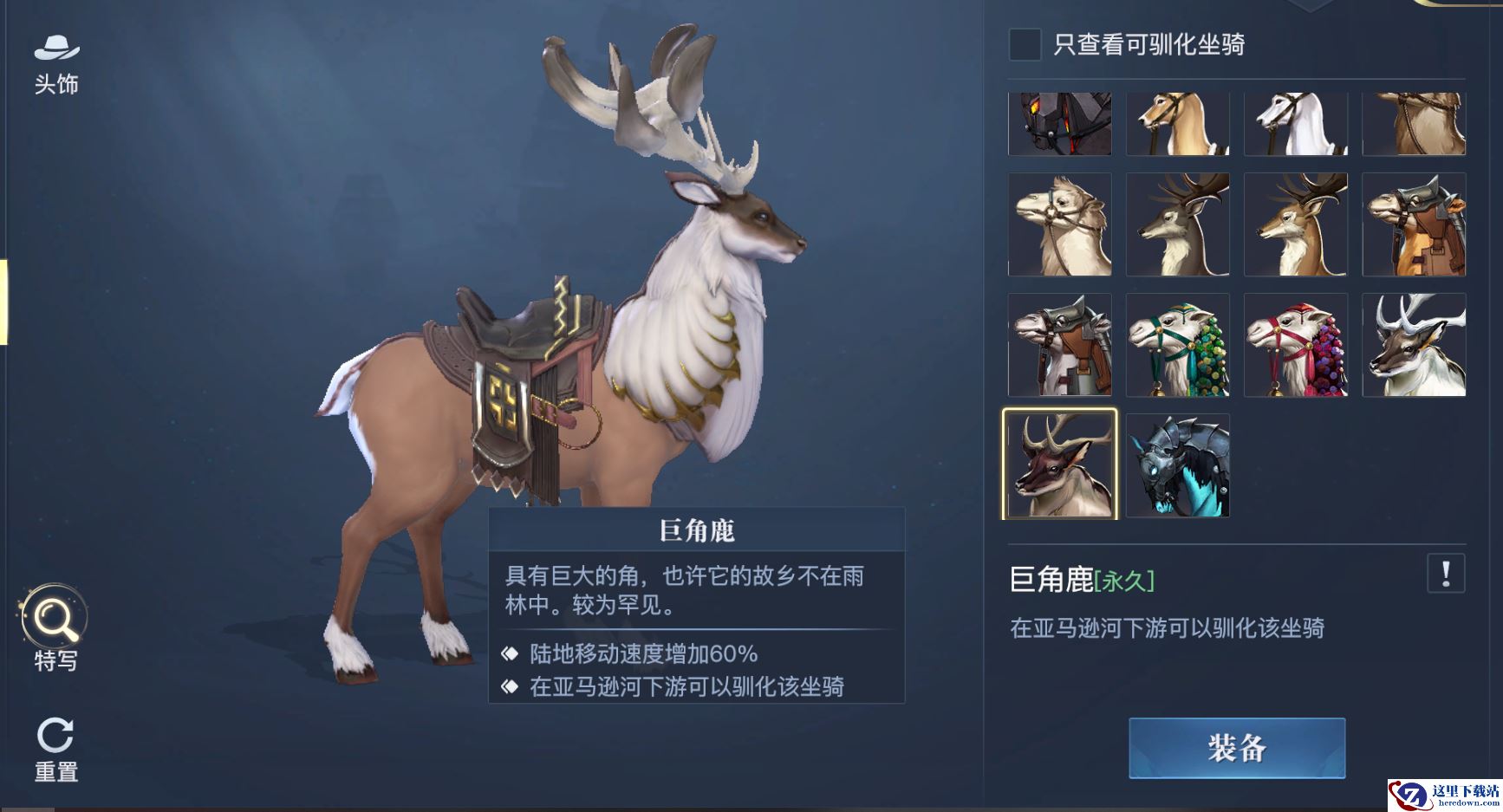Choose the white horse mount thumbnail

1295,124
